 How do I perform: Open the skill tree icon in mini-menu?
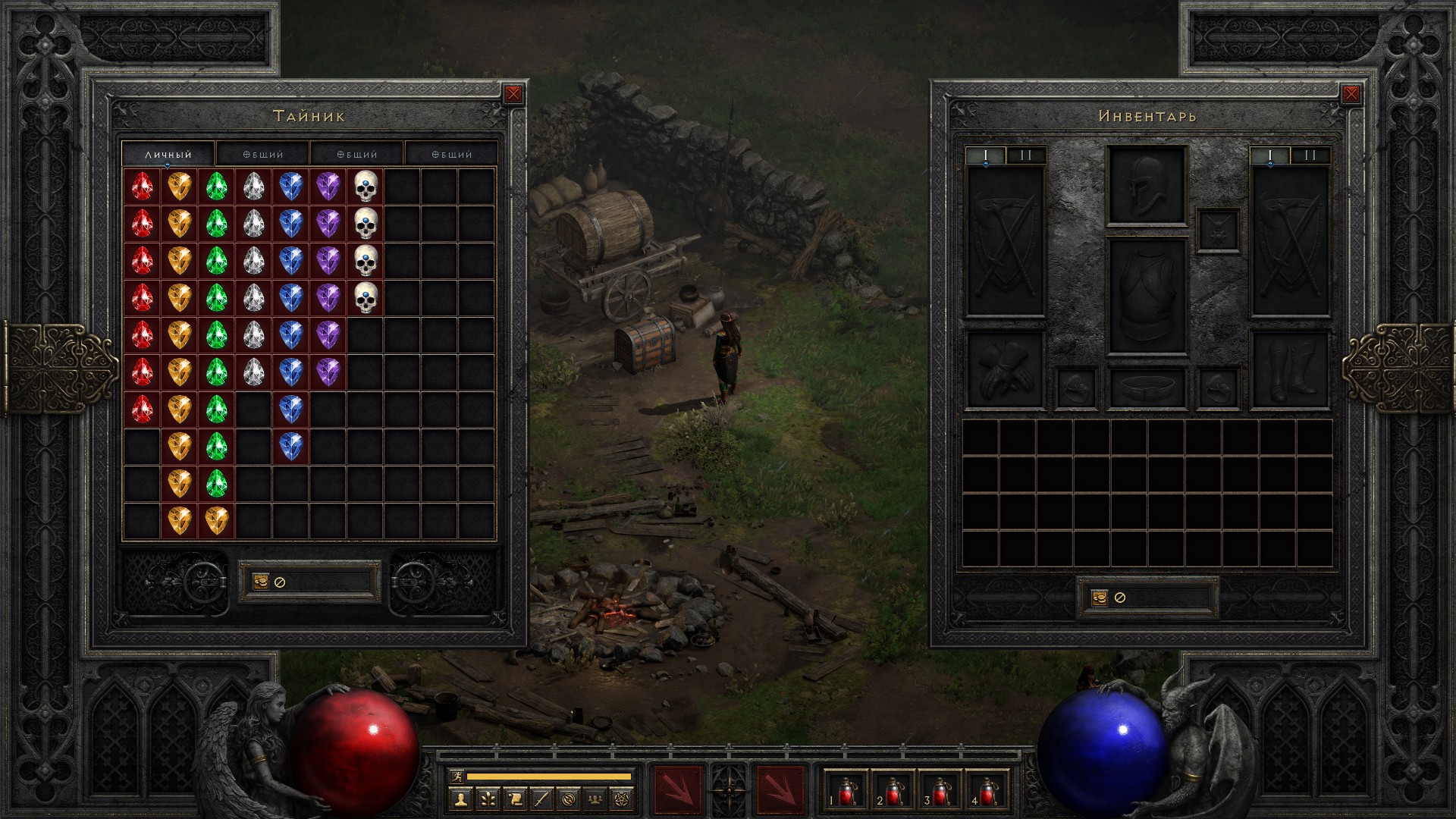tap(487, 799)
